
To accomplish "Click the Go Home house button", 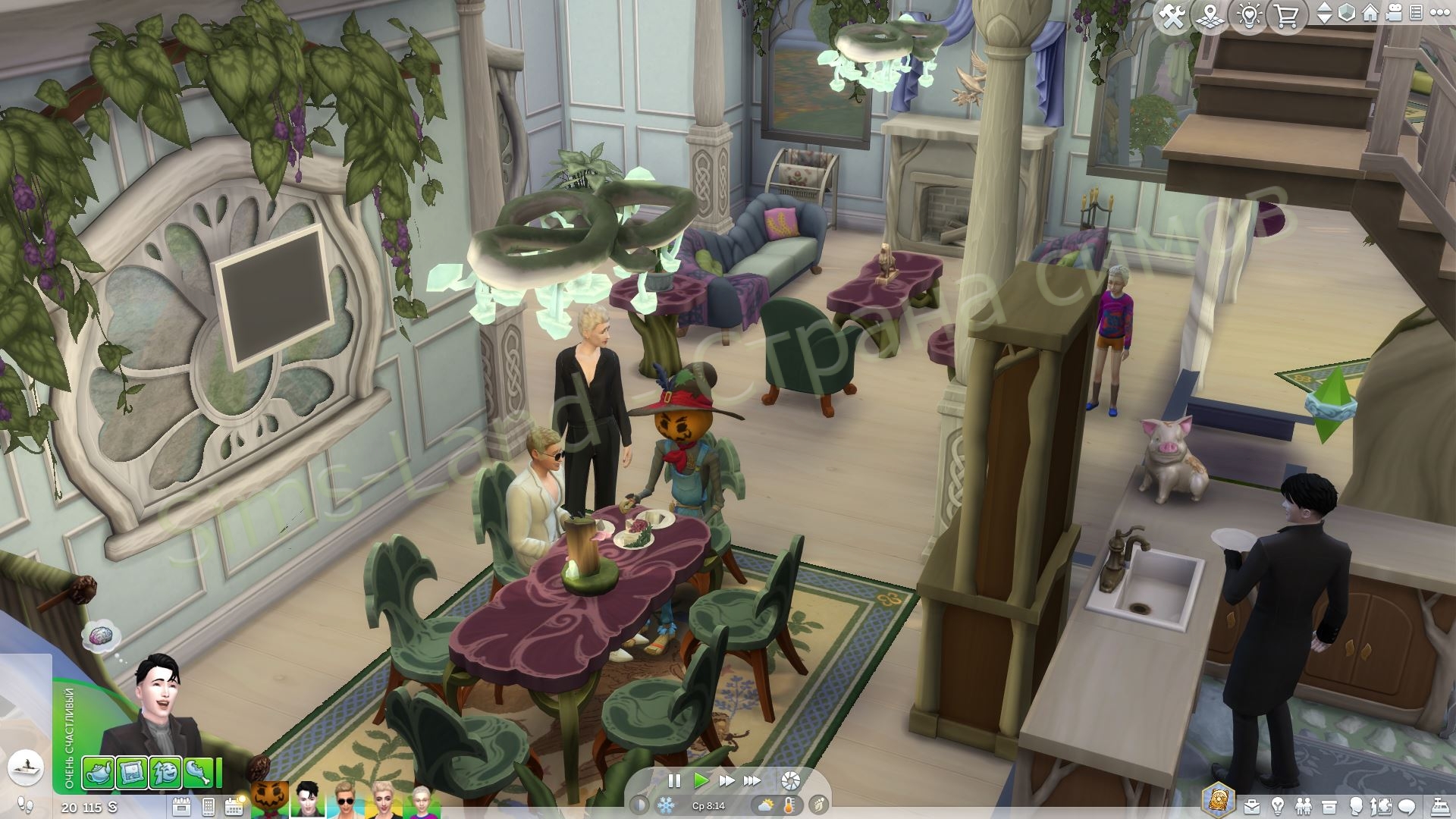I will pos(1370,12).
